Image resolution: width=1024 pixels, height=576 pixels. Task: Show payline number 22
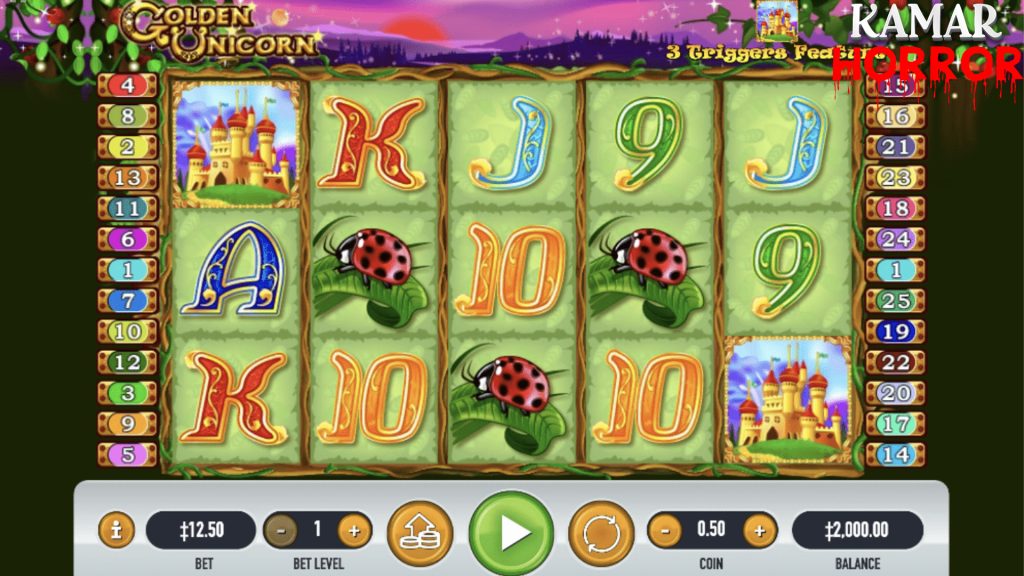[896, 363]
